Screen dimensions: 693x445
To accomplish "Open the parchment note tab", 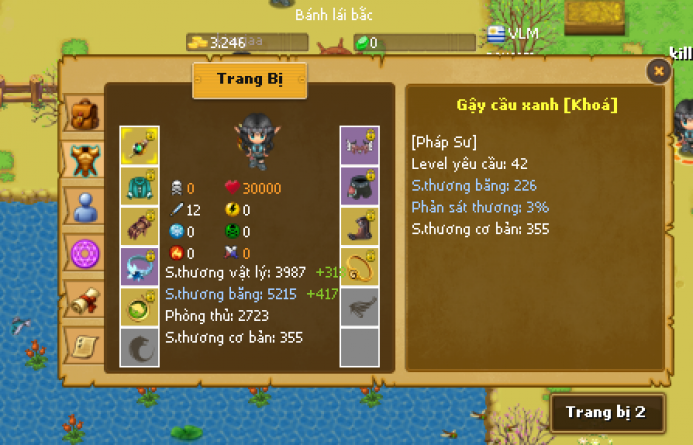I will point(84,345).
